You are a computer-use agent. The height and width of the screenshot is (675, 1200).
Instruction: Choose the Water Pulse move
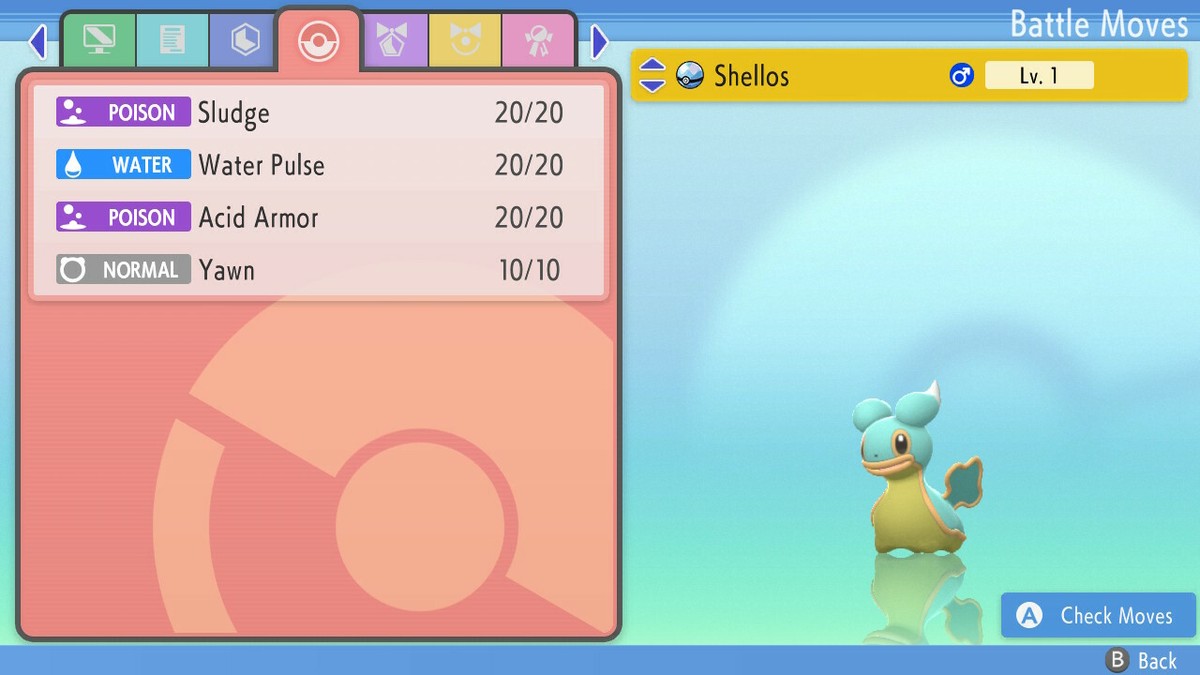(318, 165)
